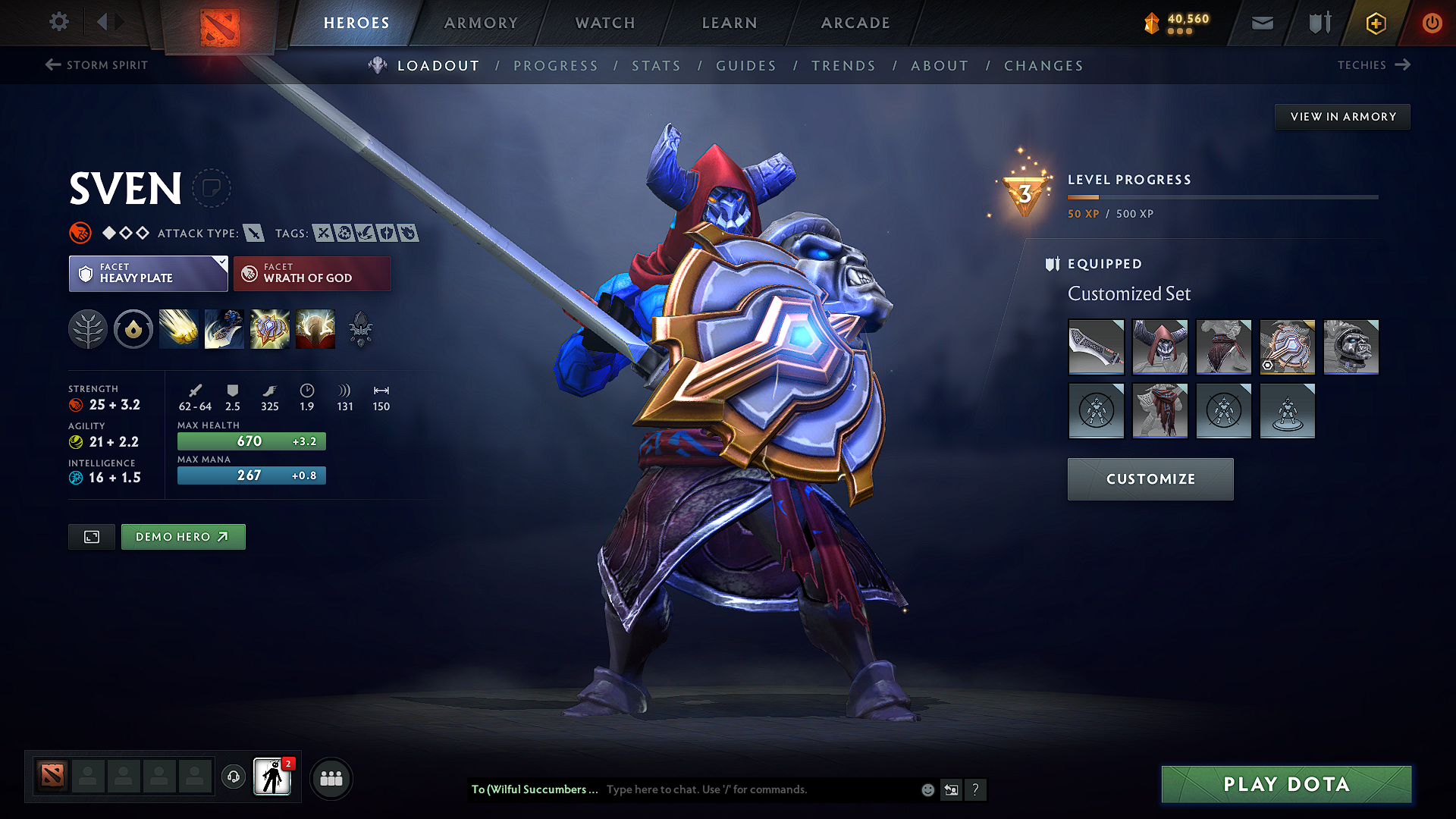The image size is (1456, 819).
Task: Open the ARMORY menu
Action: coord(481,23)
